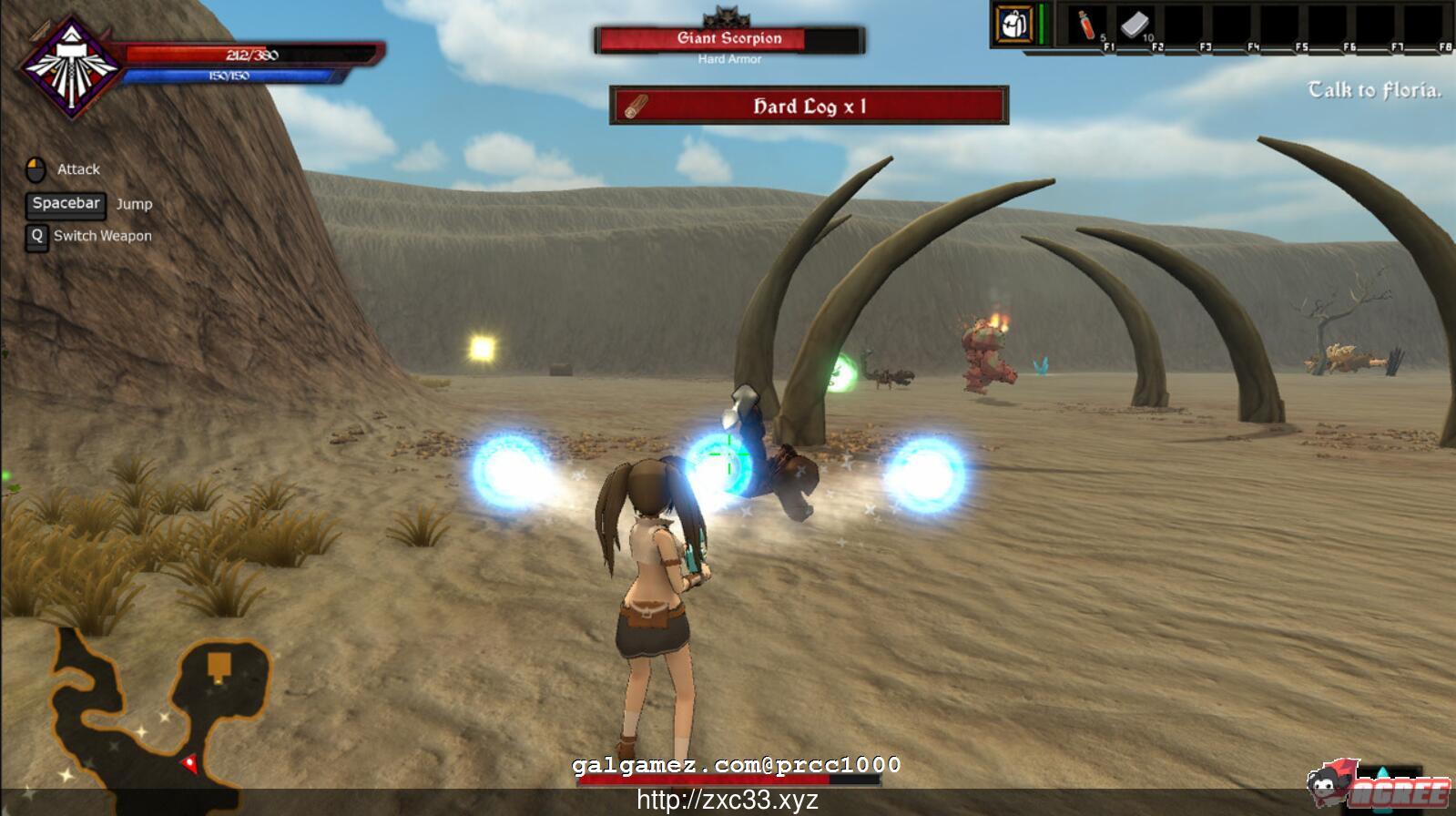Select the orange marker on the minimap

[x=219, y=667]
